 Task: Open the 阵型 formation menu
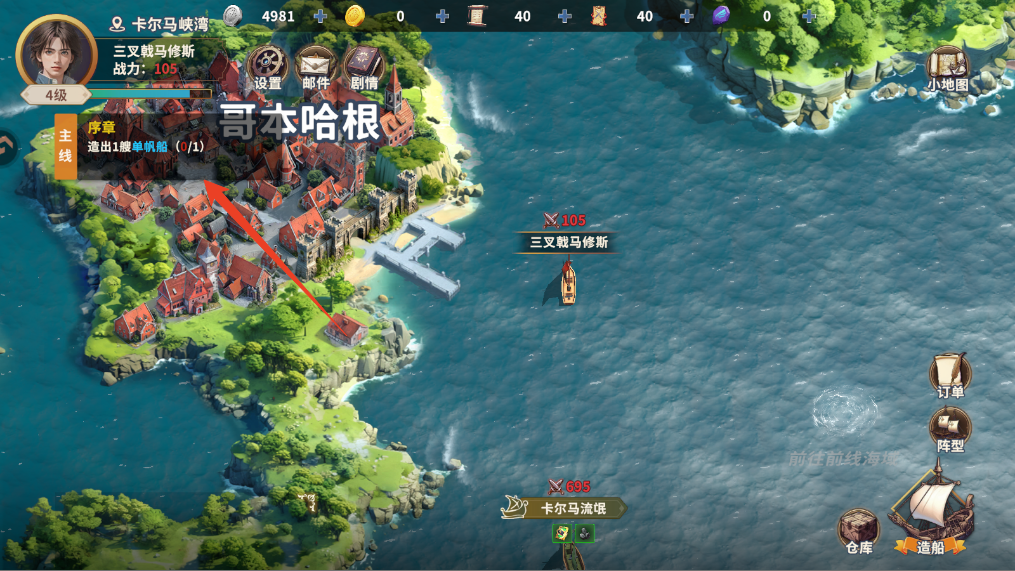(x=950, y=429)
